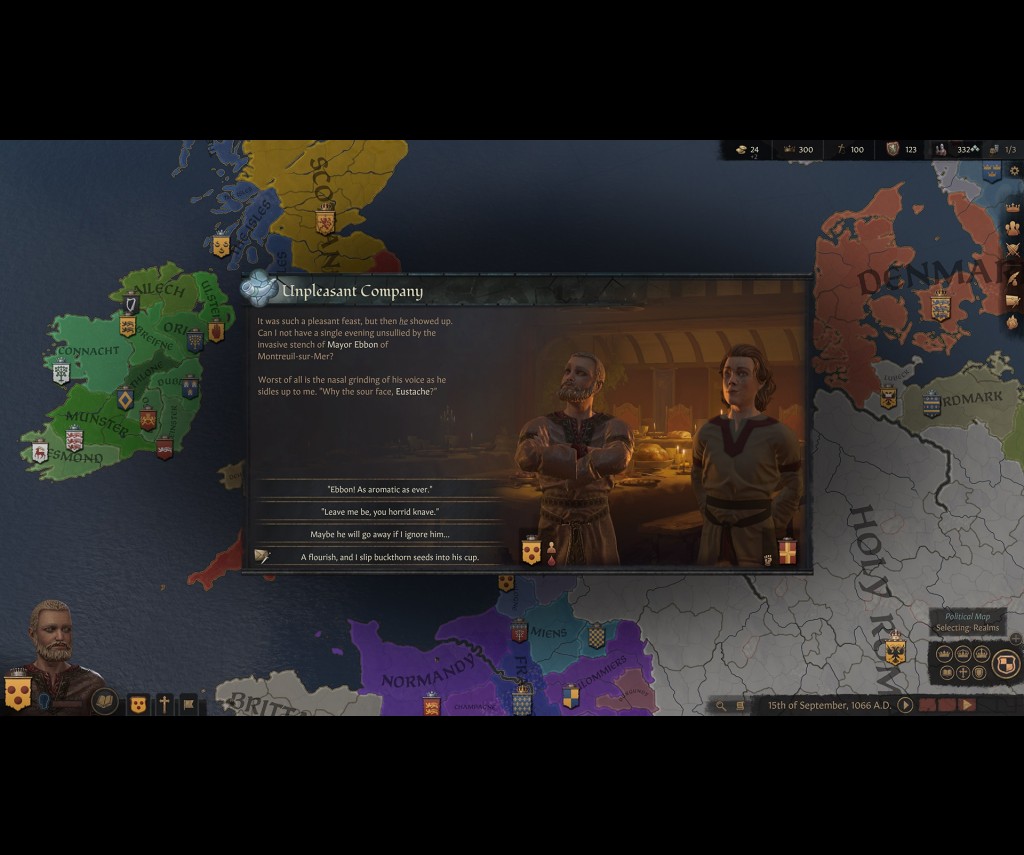Open the crossed swords military tab
1024x855 pixels.
[1013, 250]
